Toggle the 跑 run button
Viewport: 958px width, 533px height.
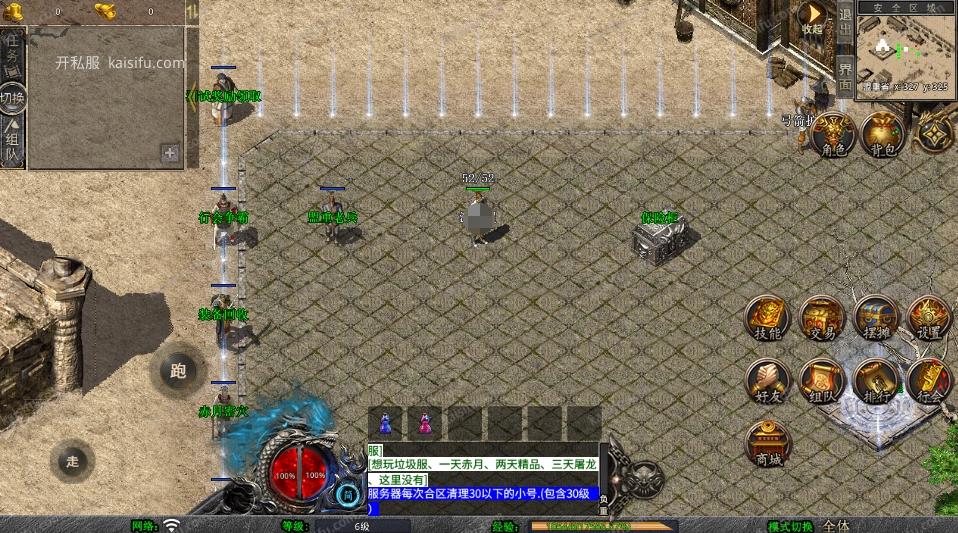click(178, 372)
